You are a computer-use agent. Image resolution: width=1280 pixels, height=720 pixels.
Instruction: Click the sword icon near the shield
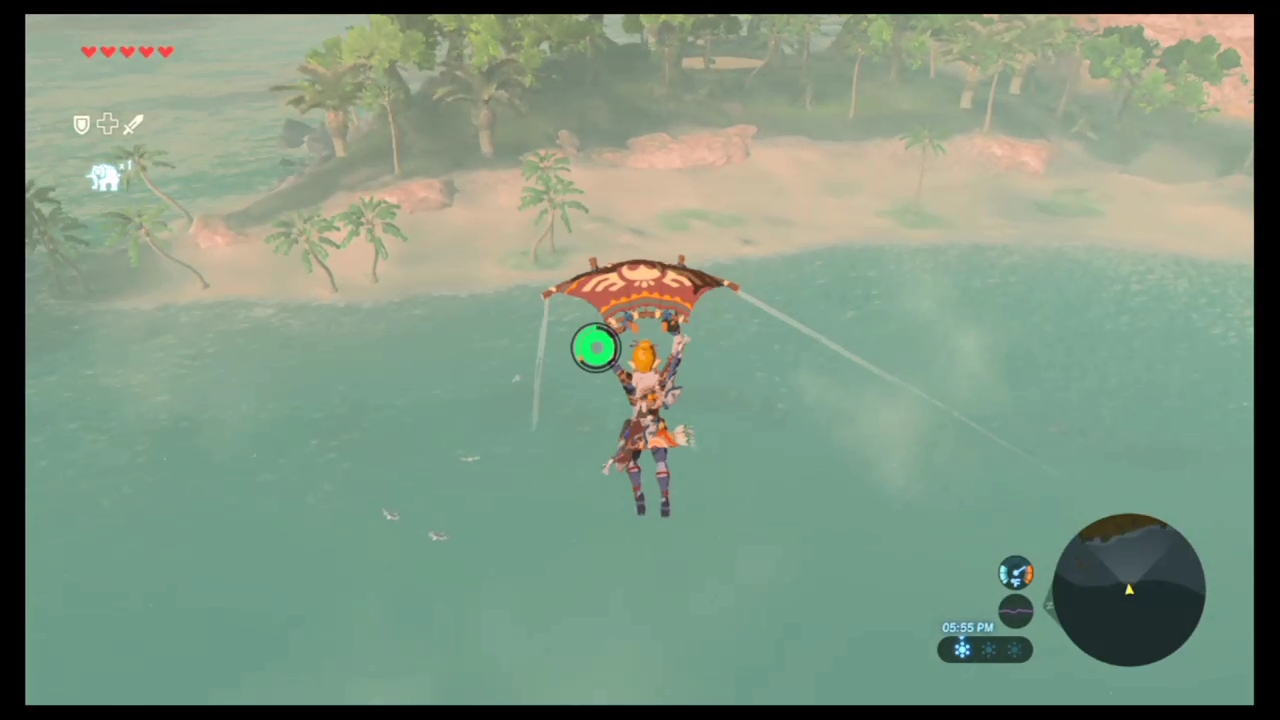pyautogui.click(x=132, y=125)
